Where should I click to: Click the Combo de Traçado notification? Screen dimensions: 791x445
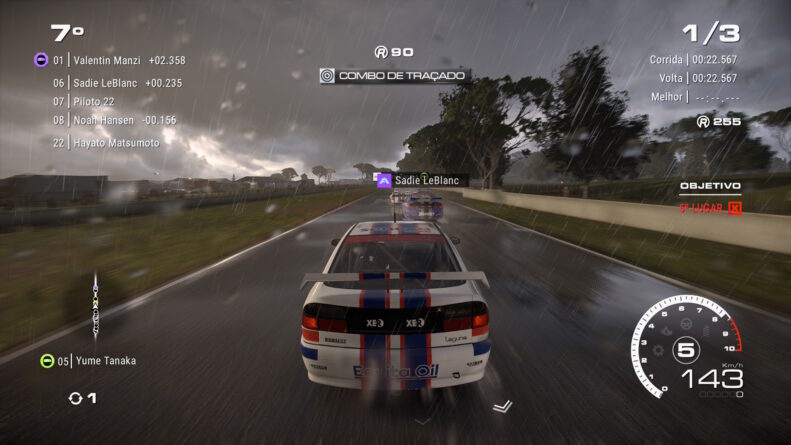(x=394, y=76)
